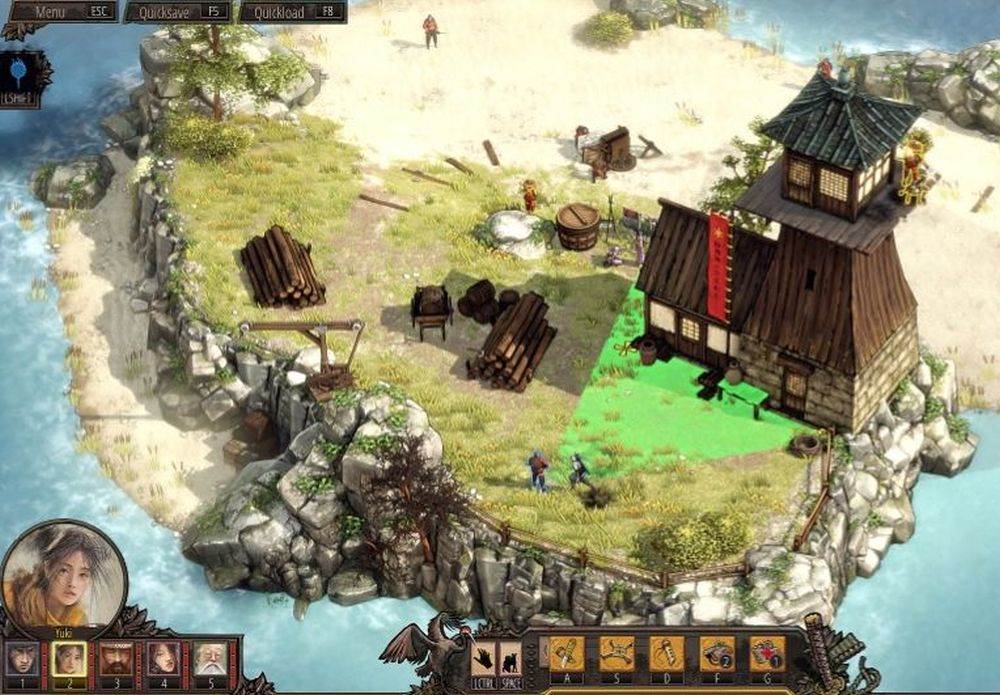The height and width of the screenshot is (695, 1000).
Task: Open the Menu button
Action: point(62,12)
